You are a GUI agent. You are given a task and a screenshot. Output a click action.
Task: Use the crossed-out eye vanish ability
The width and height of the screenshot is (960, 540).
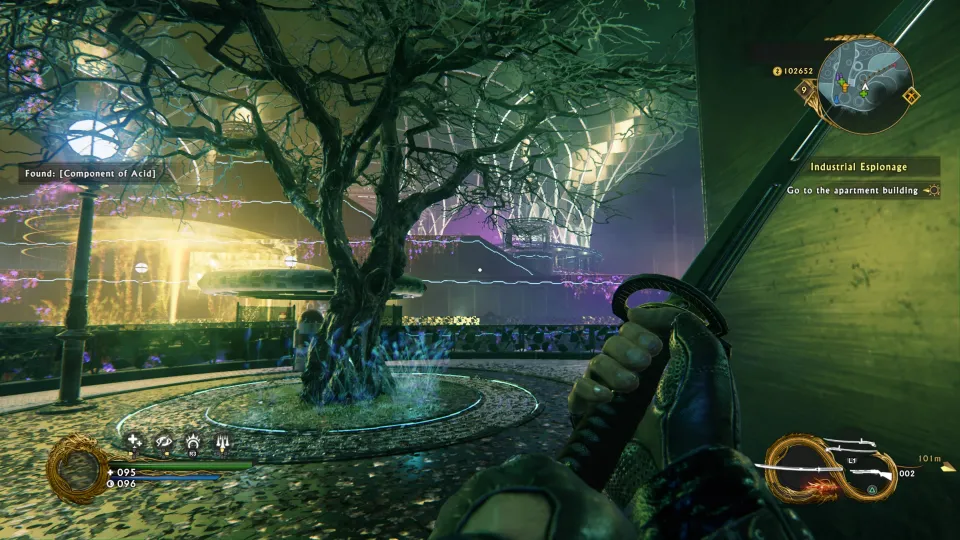pos(162,439)
